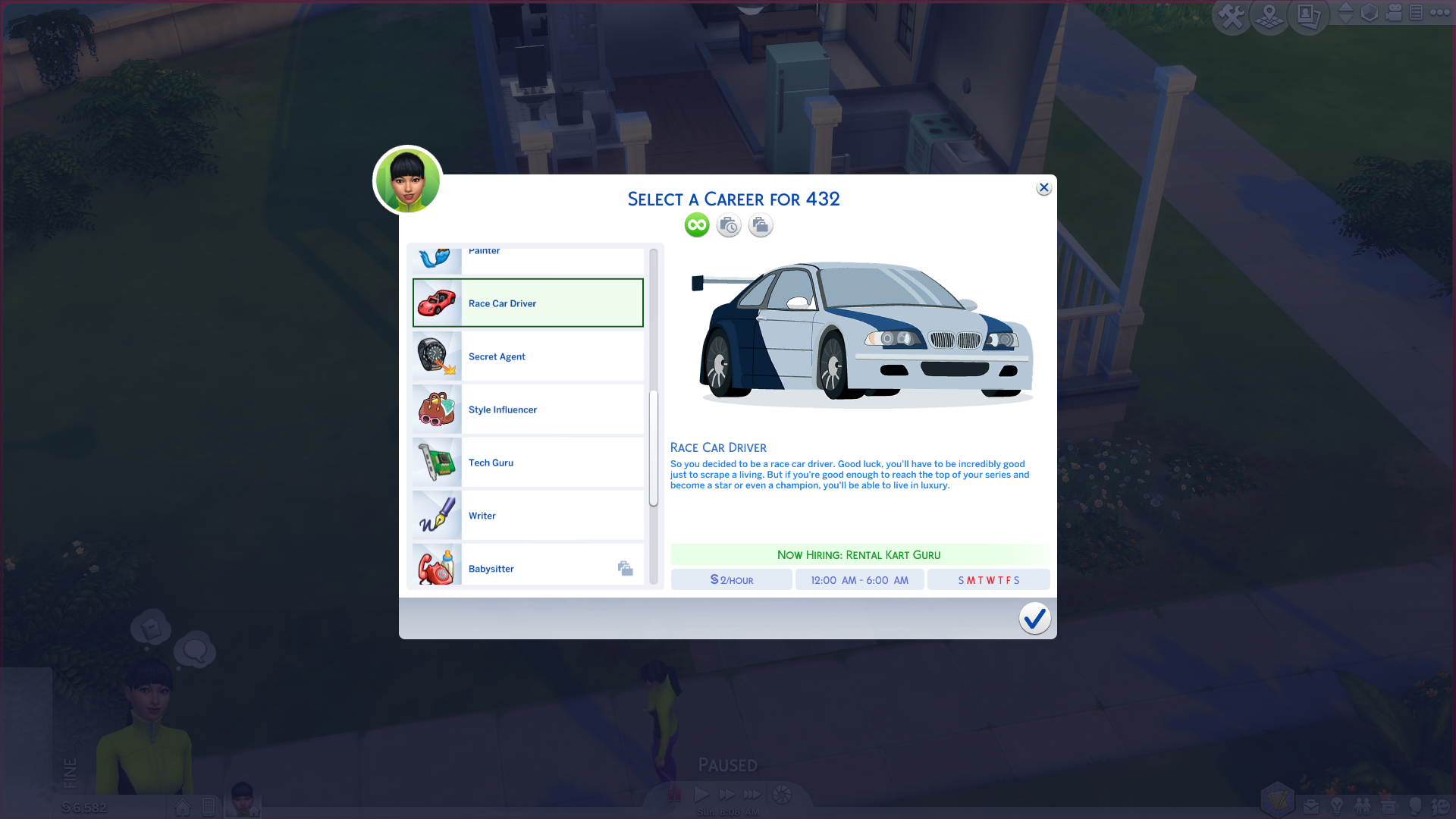Image resolution: width=1456 pixels, height=819 pixels.
Task: Click the play speed control to unpause
Action: 701,794
